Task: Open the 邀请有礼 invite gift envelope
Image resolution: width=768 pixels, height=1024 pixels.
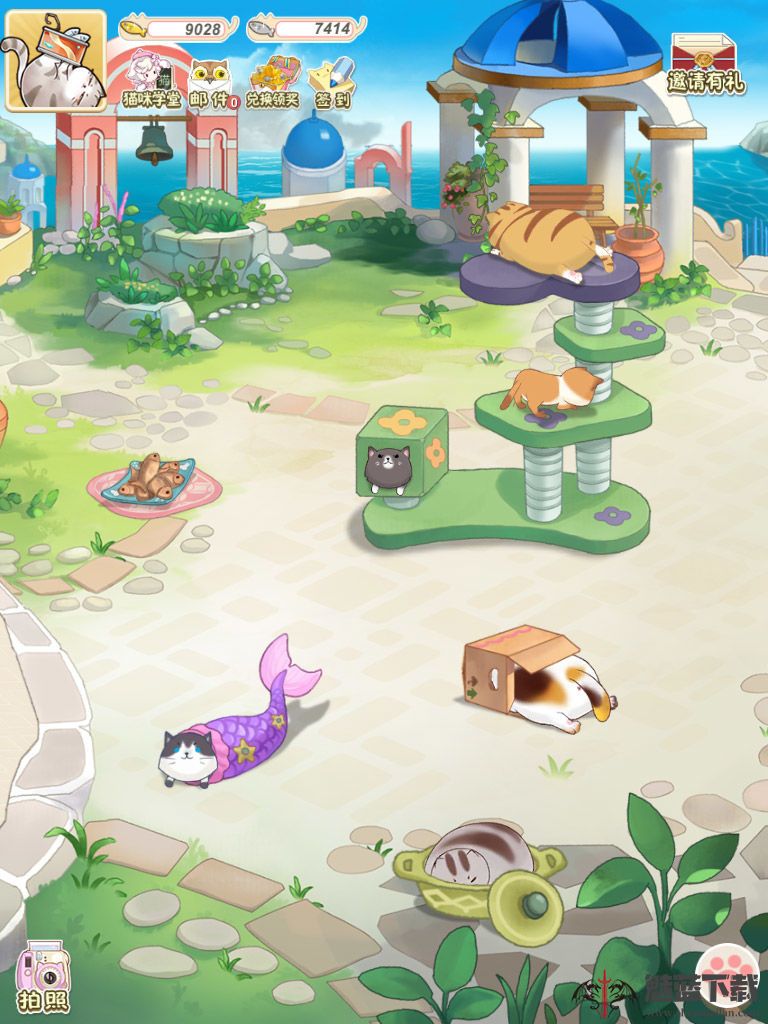Action: [x=705, y=63]
